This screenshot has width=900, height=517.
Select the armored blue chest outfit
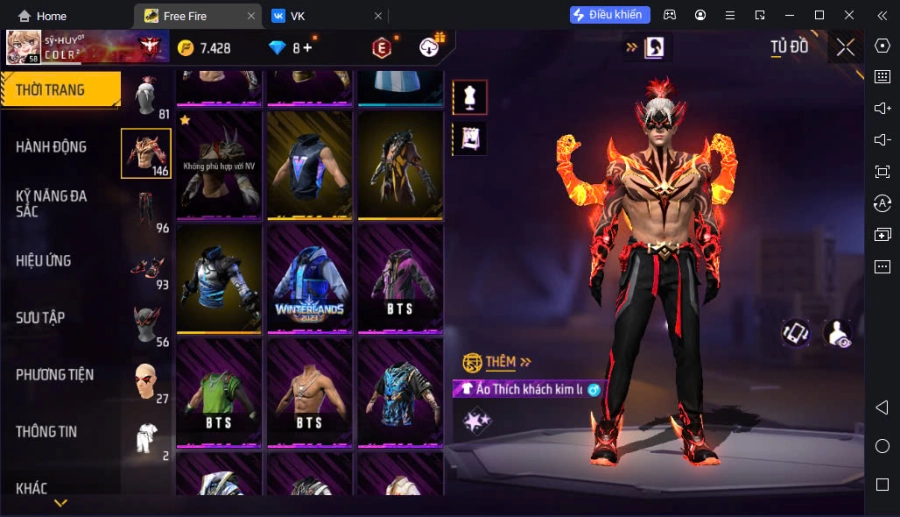coord(219,279)
